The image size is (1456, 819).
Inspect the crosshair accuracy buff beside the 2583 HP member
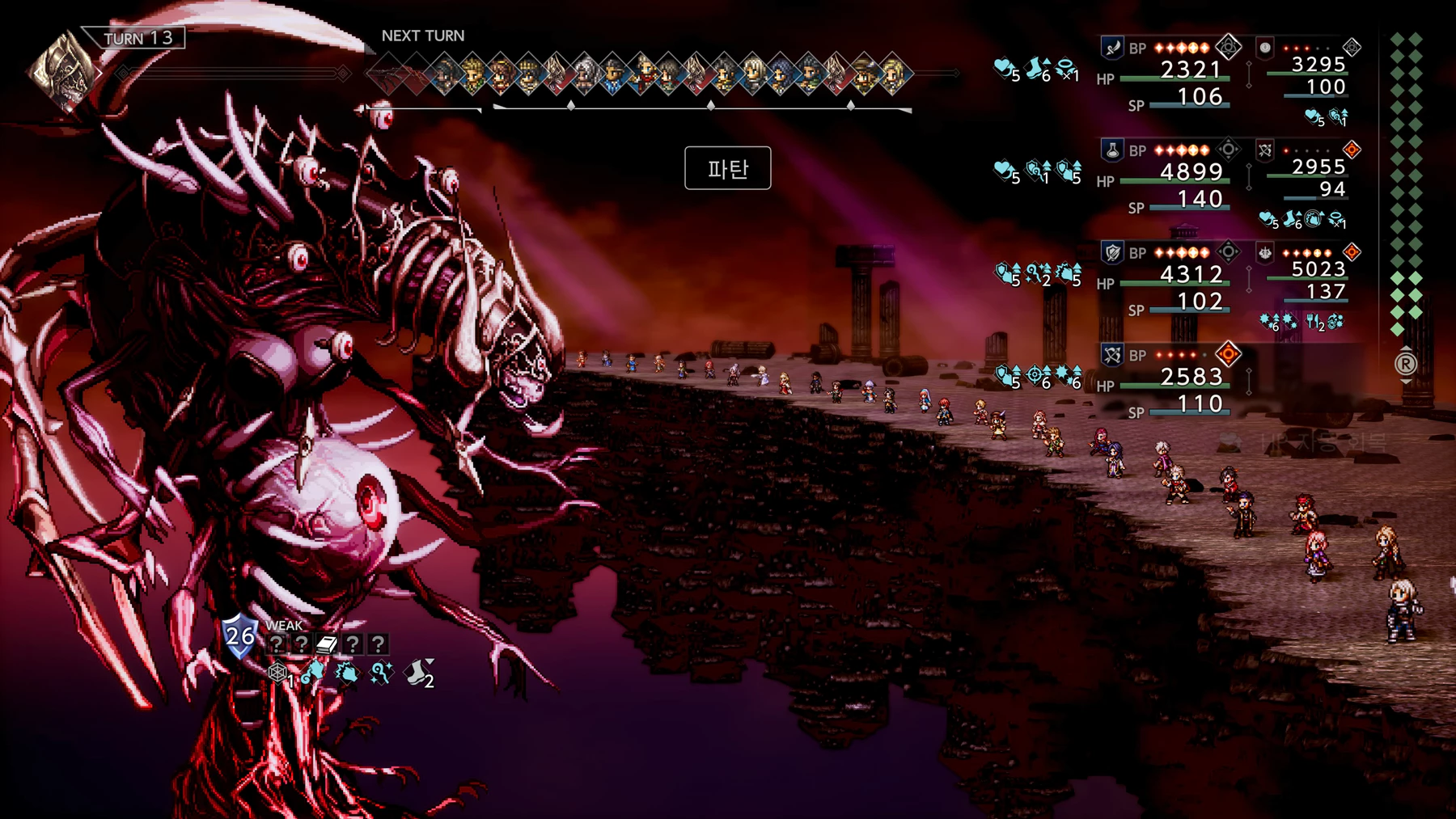[x=1036, y=376]
